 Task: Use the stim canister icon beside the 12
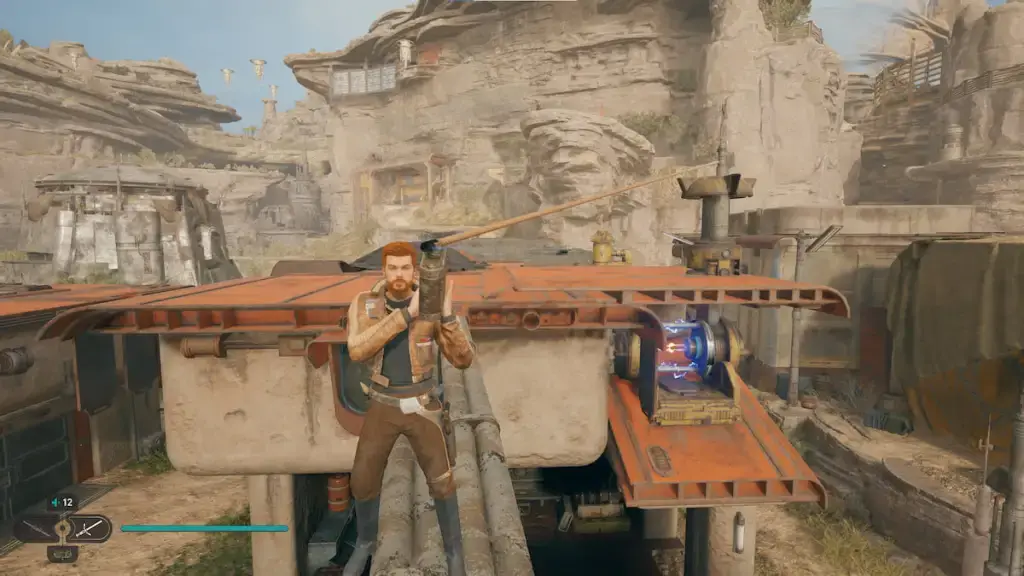pyautogui.click(x=54, y=502)
